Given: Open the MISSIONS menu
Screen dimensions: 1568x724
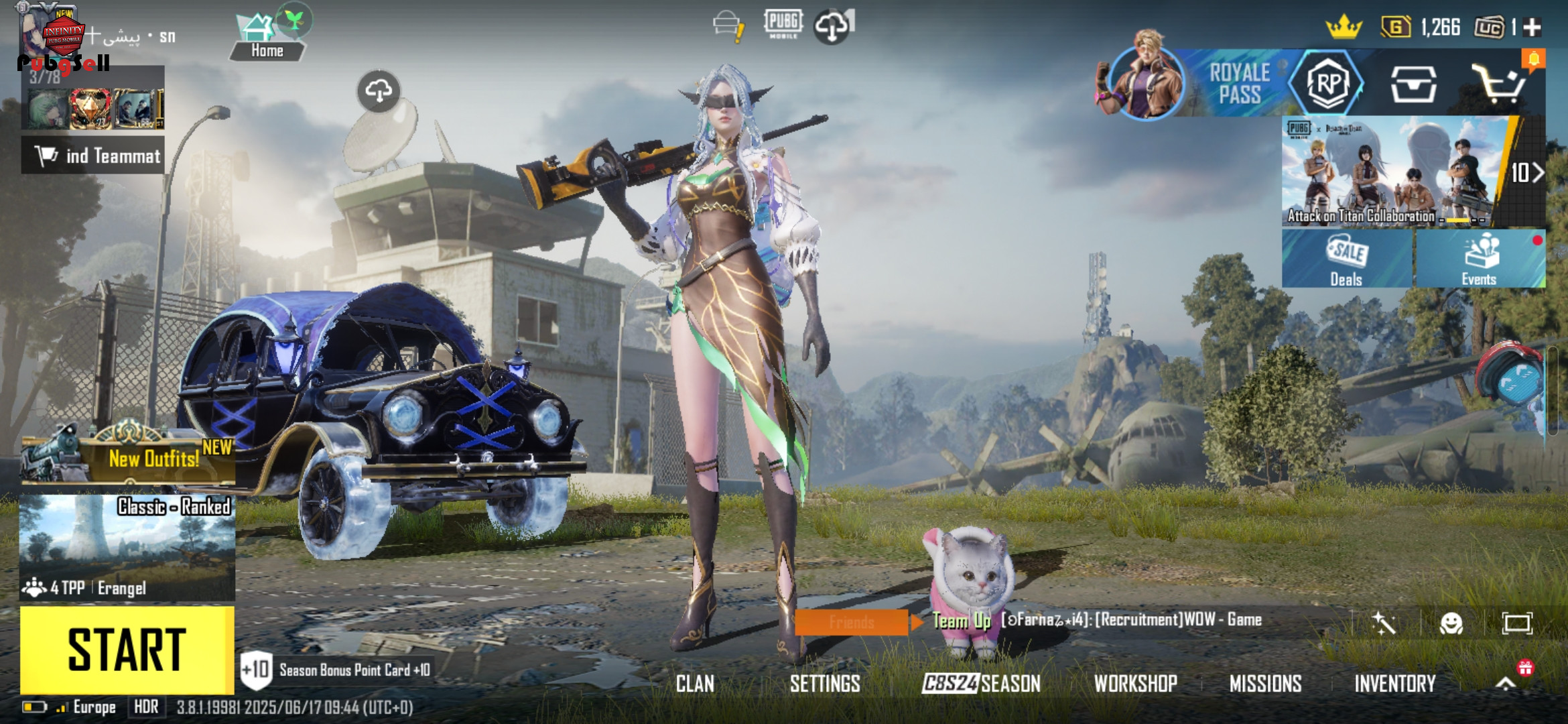Looking at the screenshot, I should click(x=1265, y=684).
